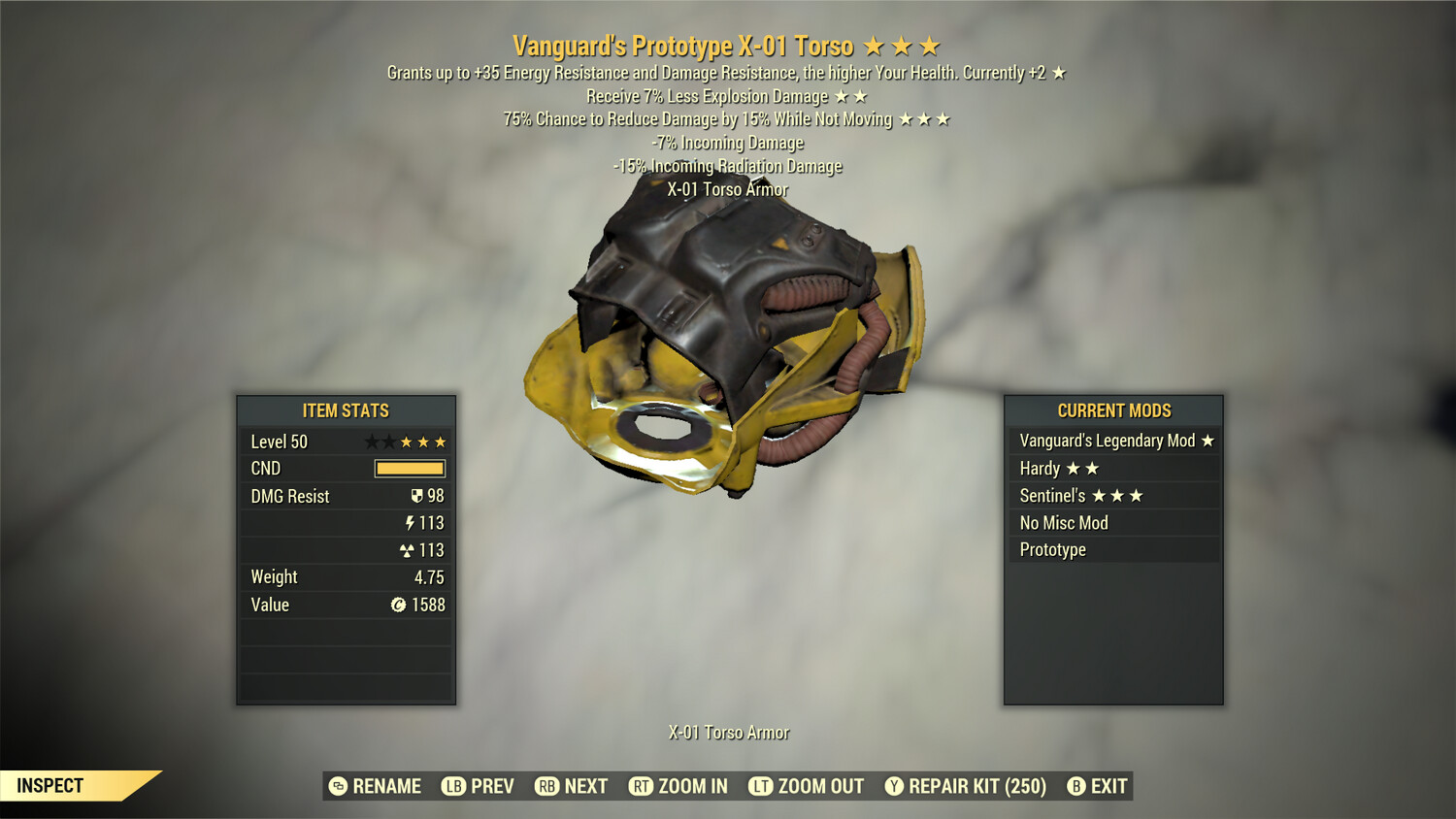The height and width of the screenshot is (819, 1456).
Task: Click the RT controller icon for Zoom In
Action: (x=642, y=786)
